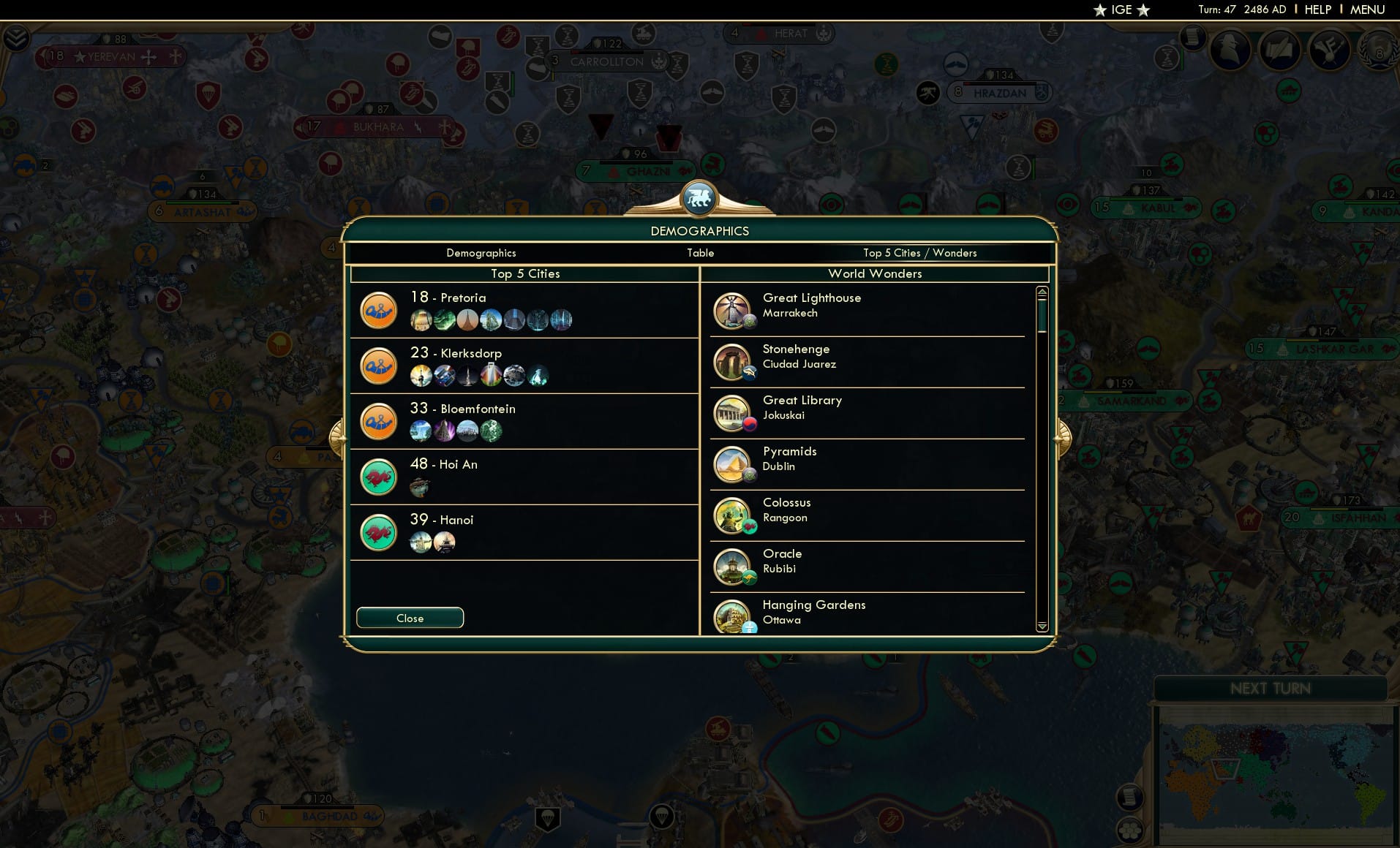Click Pretoria's orange civilization emblem
Image resolution: width=1400 pixels, height=848 pixels.
point(378,310)
